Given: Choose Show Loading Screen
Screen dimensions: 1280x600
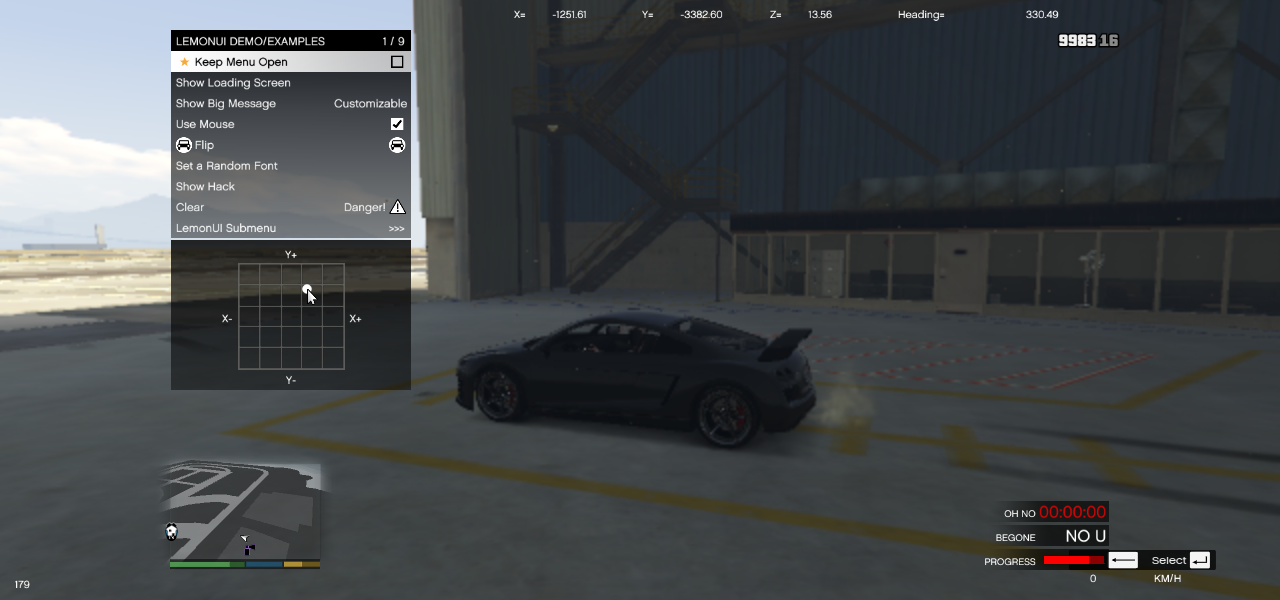Looking at the screenshot, I should pos(233,83).
